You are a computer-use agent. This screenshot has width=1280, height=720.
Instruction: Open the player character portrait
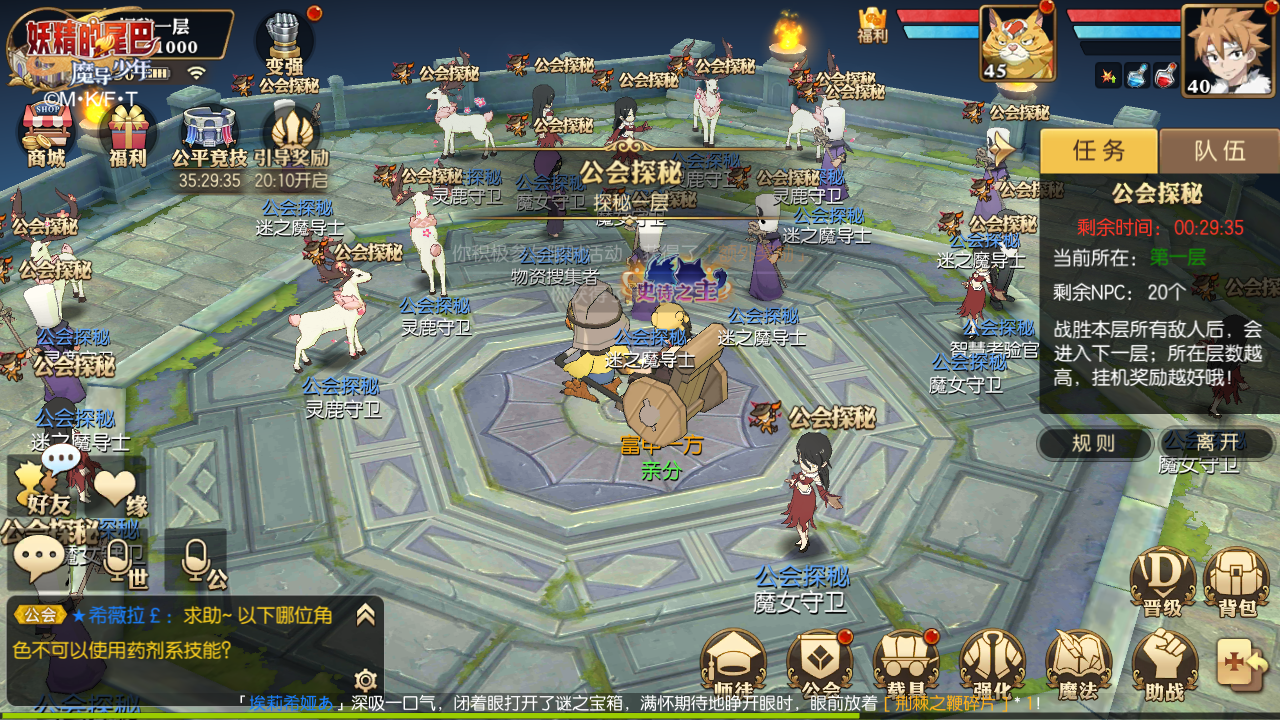tap(1220, 48)
